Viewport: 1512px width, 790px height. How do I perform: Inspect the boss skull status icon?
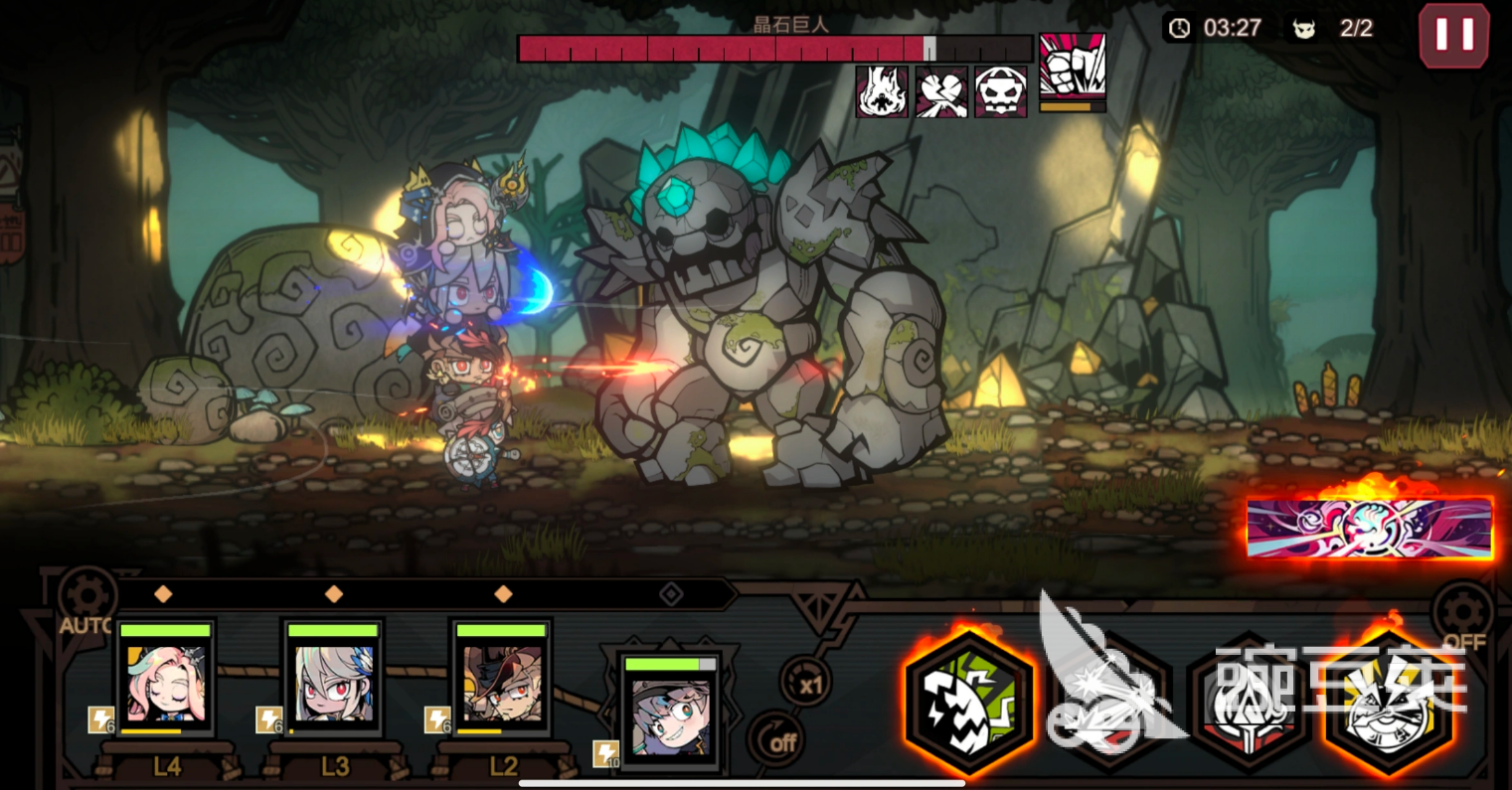click(x=1000, y=92)
